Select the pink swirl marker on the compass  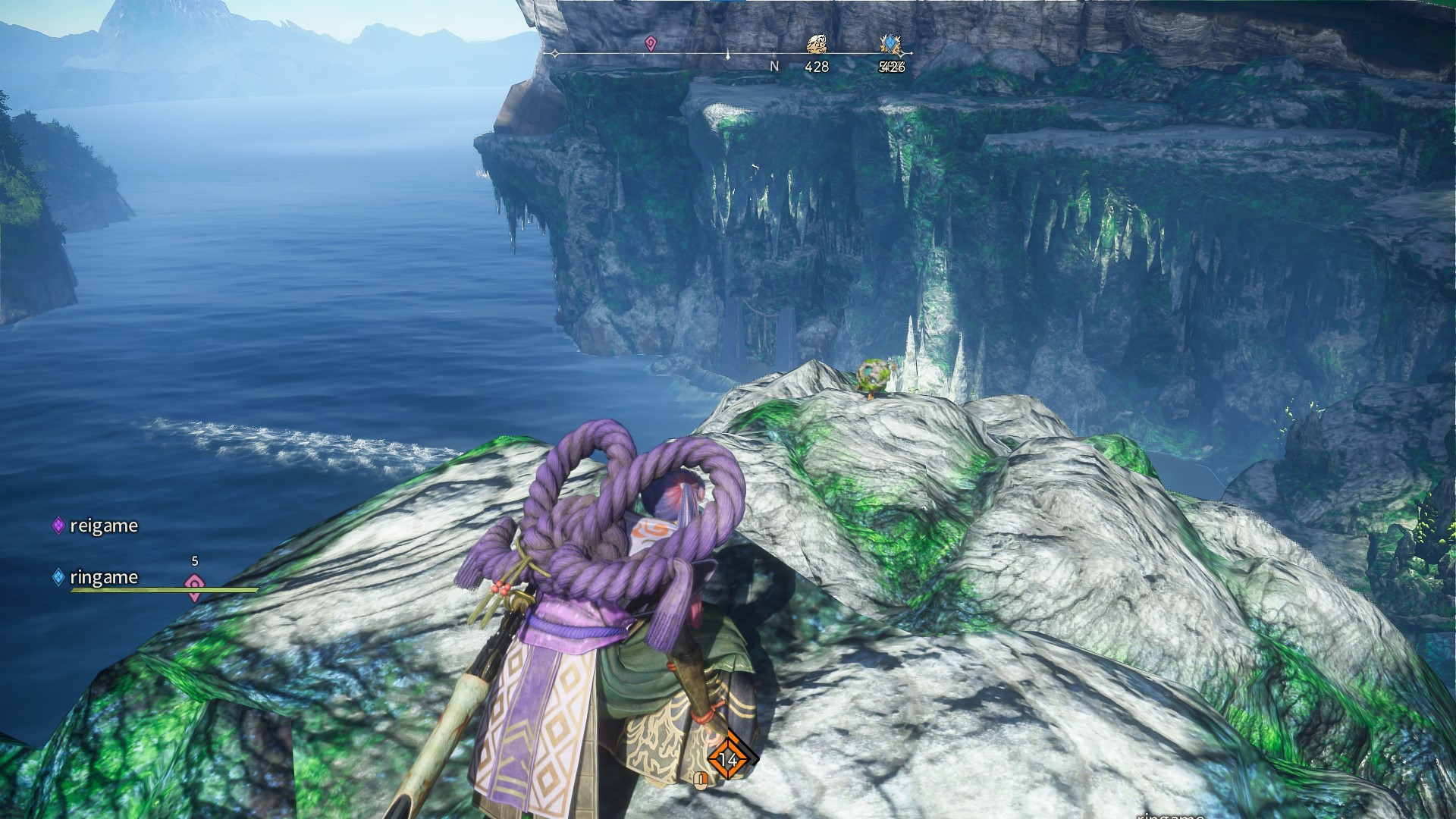(x=650, y=44)
